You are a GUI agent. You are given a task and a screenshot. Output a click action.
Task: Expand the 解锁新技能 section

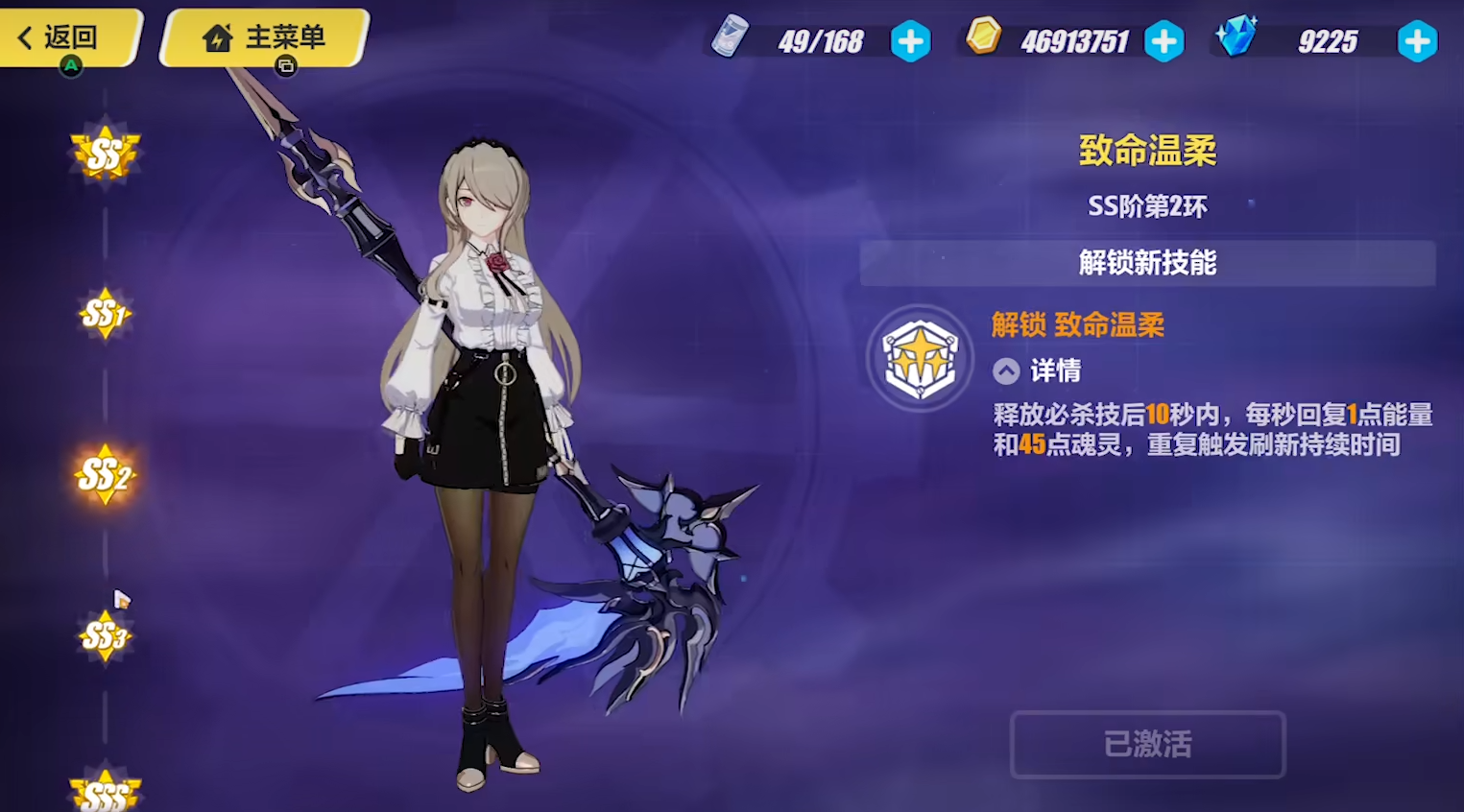pos(1147,263)
